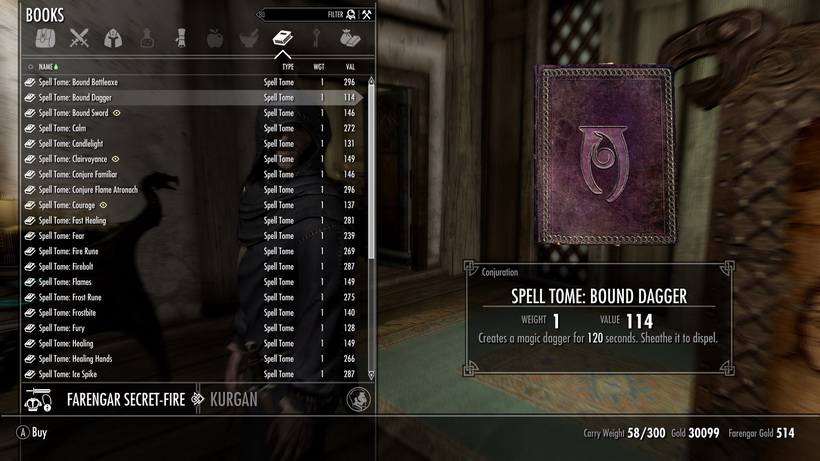
Task: Select the Conjure Flame Atronach tome
Action: (x=88, y=190)
